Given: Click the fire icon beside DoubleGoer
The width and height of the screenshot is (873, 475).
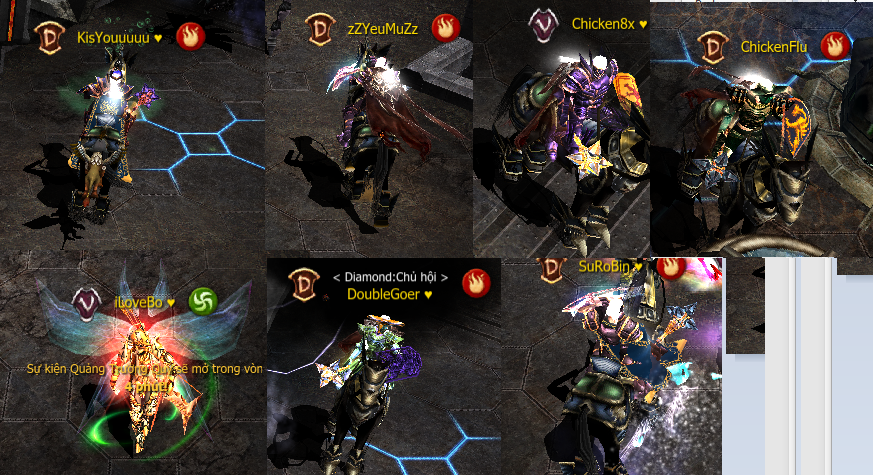Looking at the screenshot, I should [x=476, y=283].
